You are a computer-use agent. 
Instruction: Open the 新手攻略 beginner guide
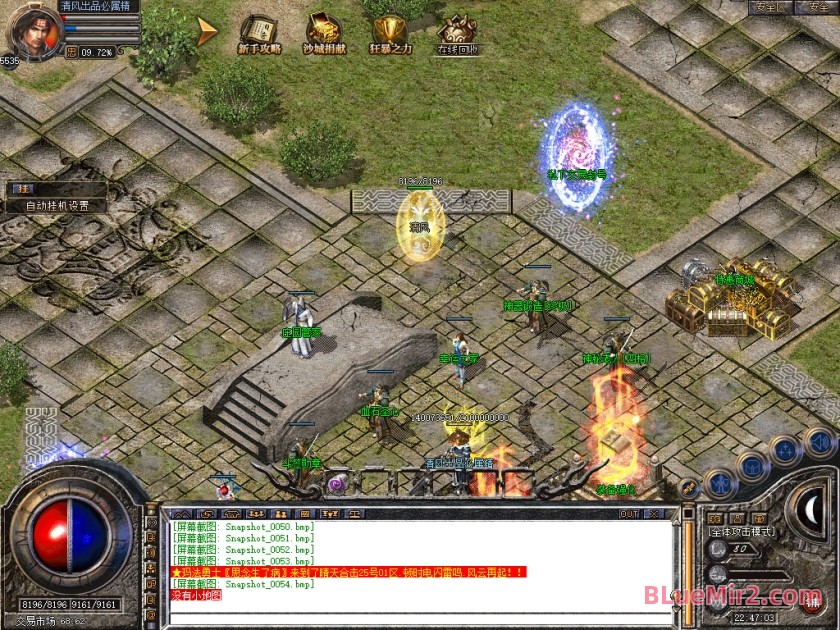pyautogui.click(x=259, y=34)
